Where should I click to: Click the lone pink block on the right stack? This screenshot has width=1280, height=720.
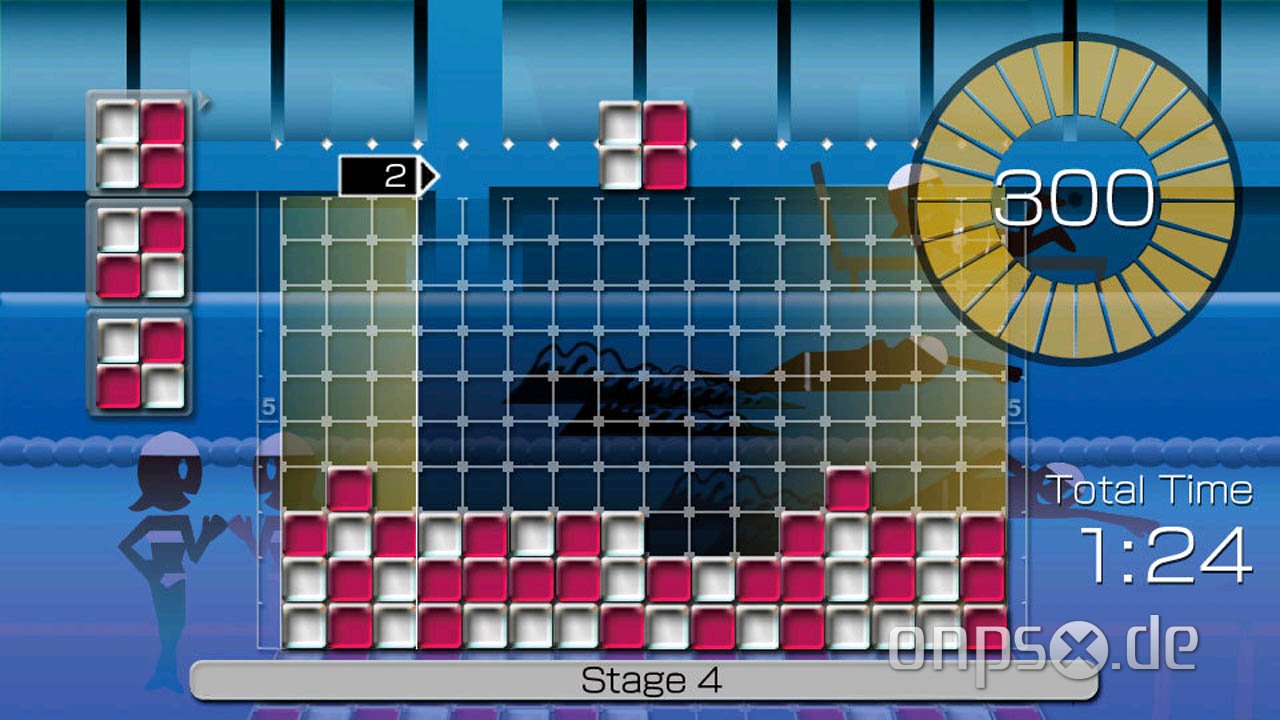(847, 488)
